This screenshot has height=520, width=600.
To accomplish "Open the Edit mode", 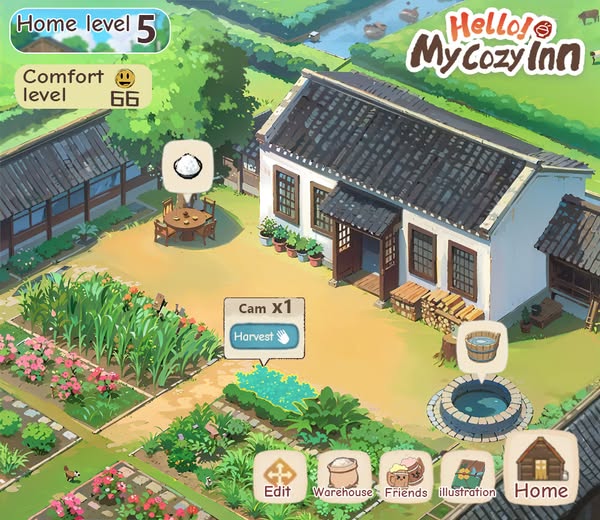I will point(278,476).
